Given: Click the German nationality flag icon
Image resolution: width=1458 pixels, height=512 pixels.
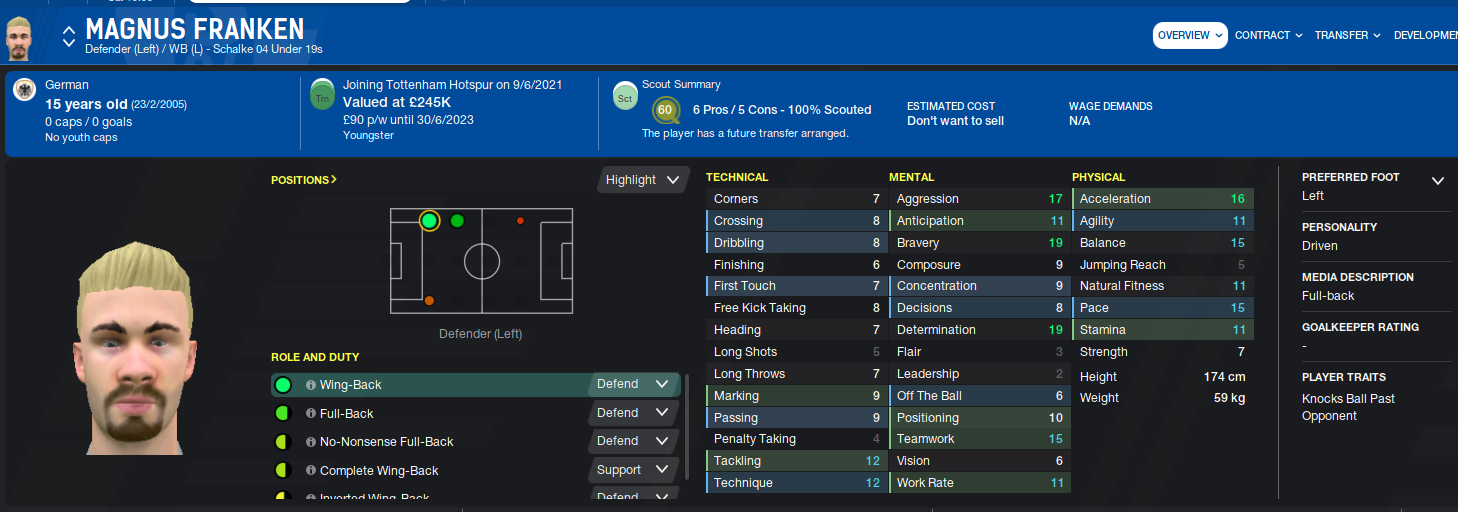Looking at the screenshot, I should 25,91.
